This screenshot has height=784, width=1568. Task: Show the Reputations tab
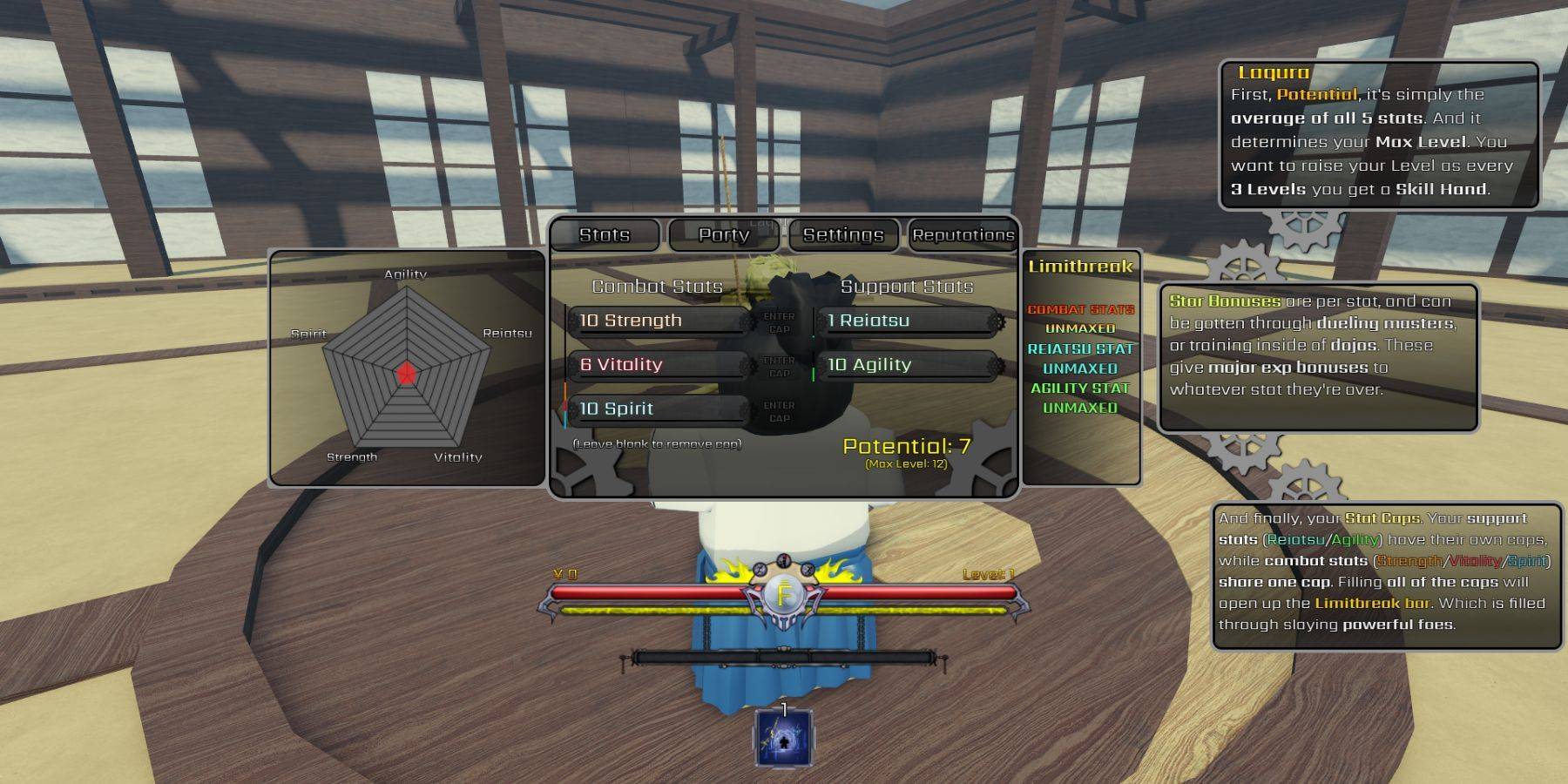[x=963, y=235]
